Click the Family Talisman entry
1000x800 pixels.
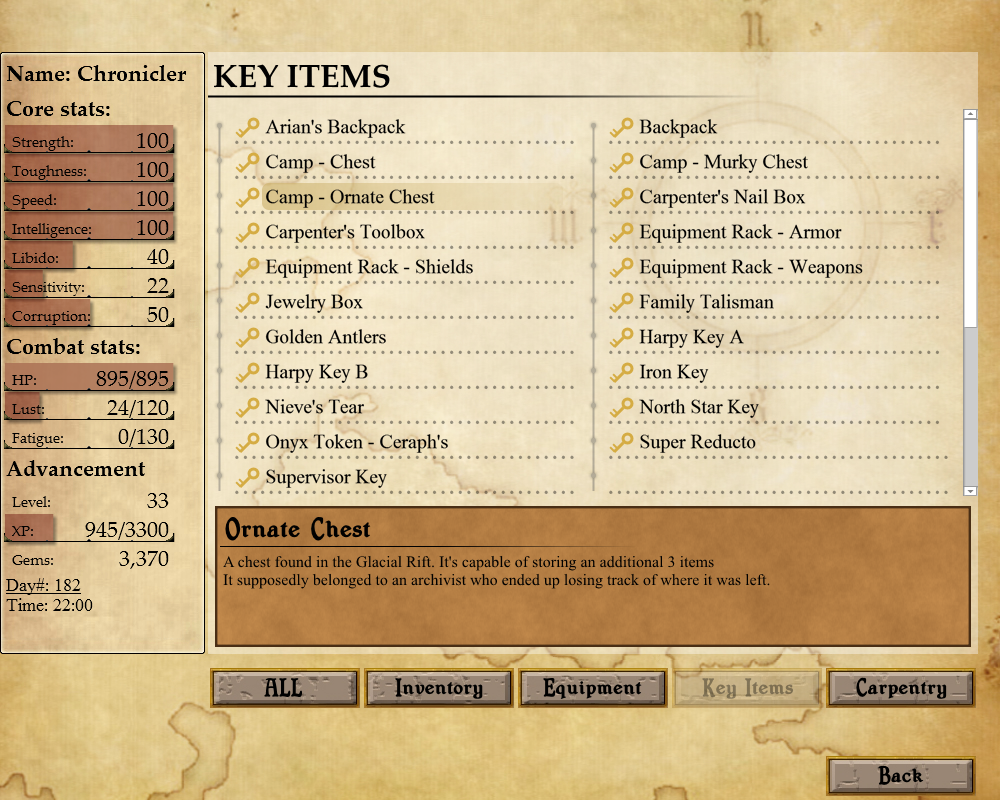pyautogui.click(x=706, y=303)
